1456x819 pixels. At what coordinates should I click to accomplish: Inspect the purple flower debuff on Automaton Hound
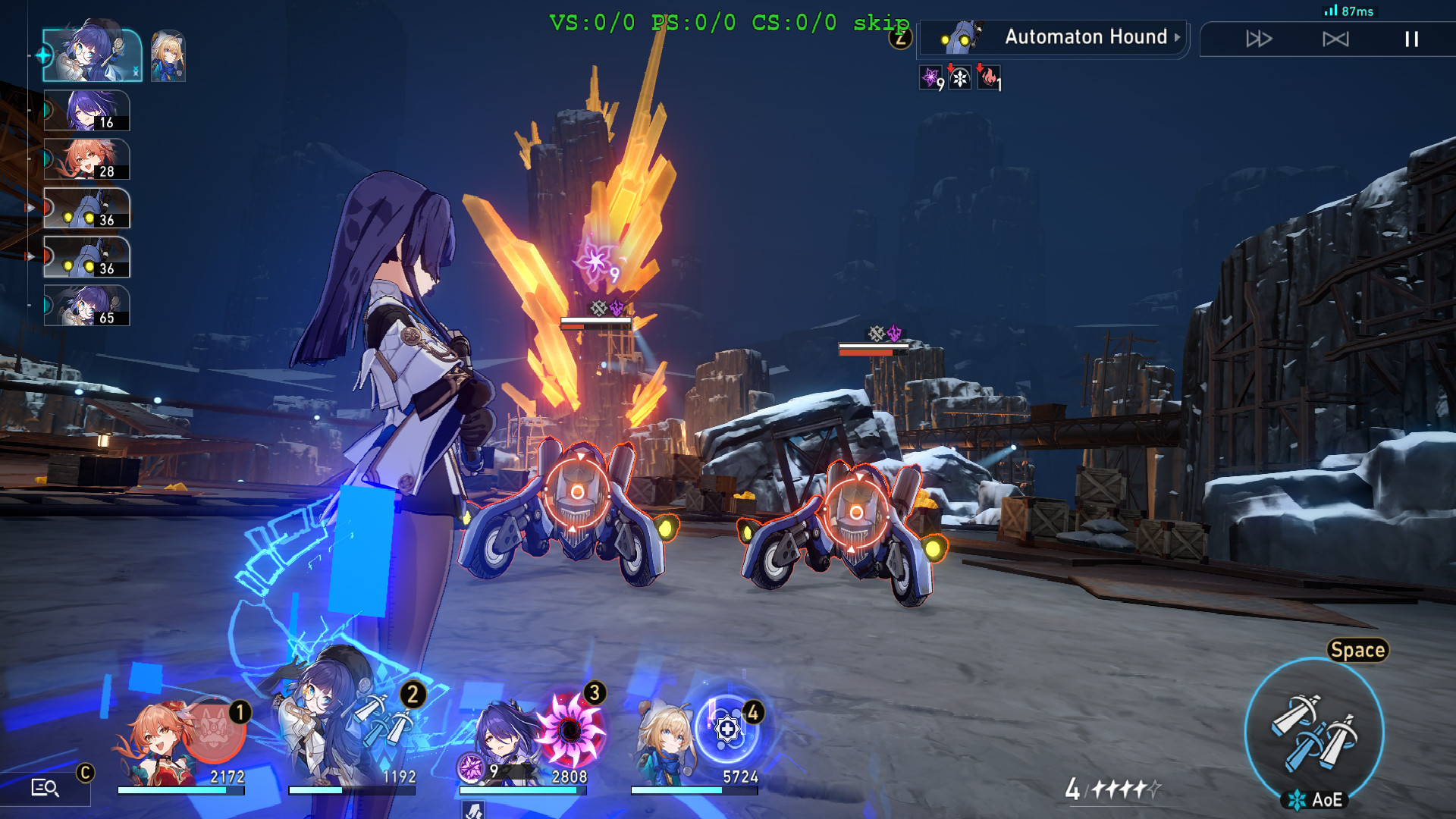[x=930, y=79]
